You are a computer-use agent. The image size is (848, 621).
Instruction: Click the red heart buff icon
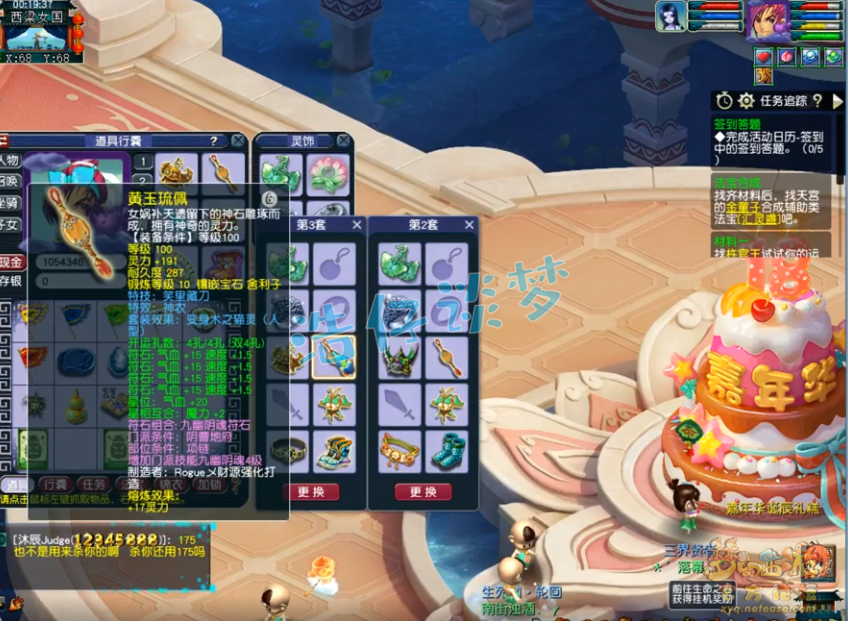point(763,56)
